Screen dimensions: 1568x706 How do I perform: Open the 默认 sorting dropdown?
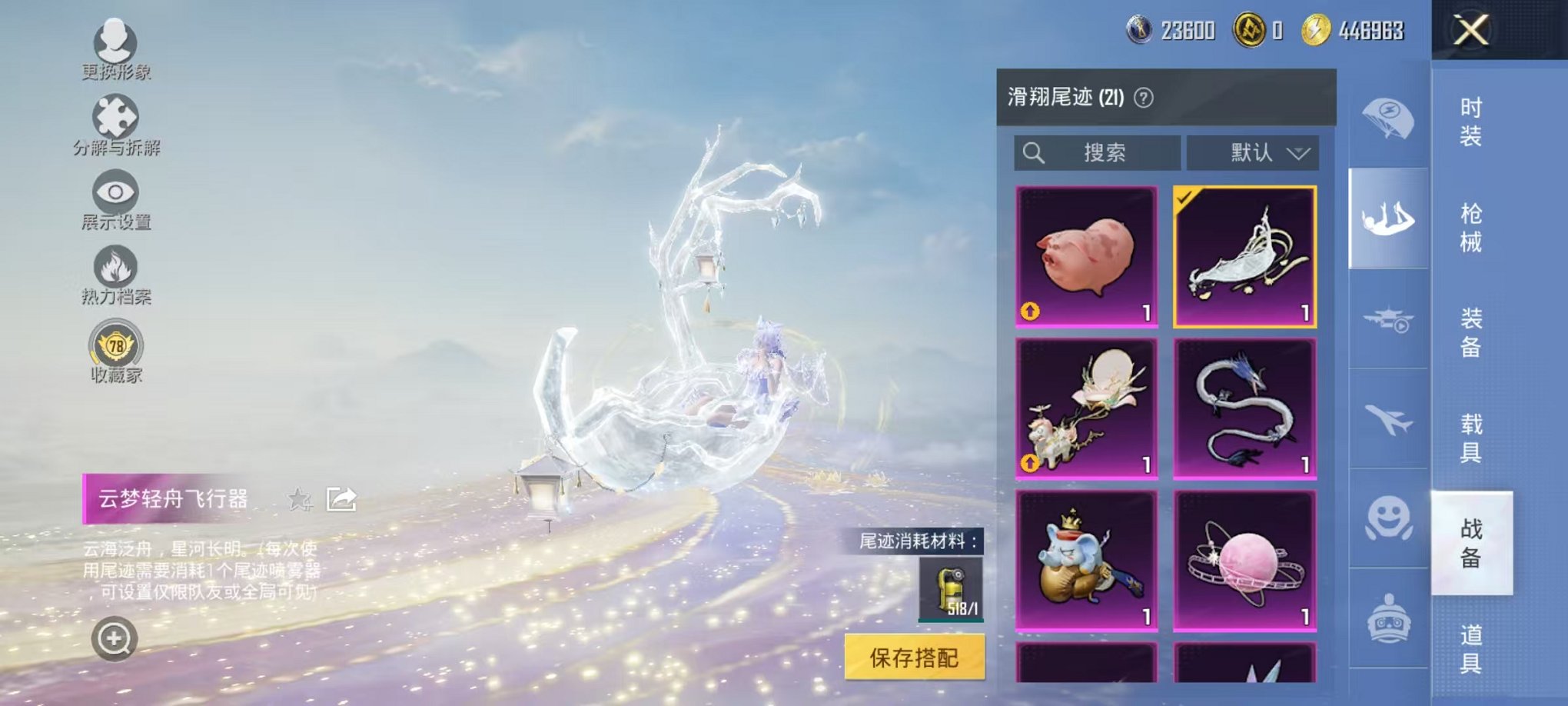[1253, 152]
